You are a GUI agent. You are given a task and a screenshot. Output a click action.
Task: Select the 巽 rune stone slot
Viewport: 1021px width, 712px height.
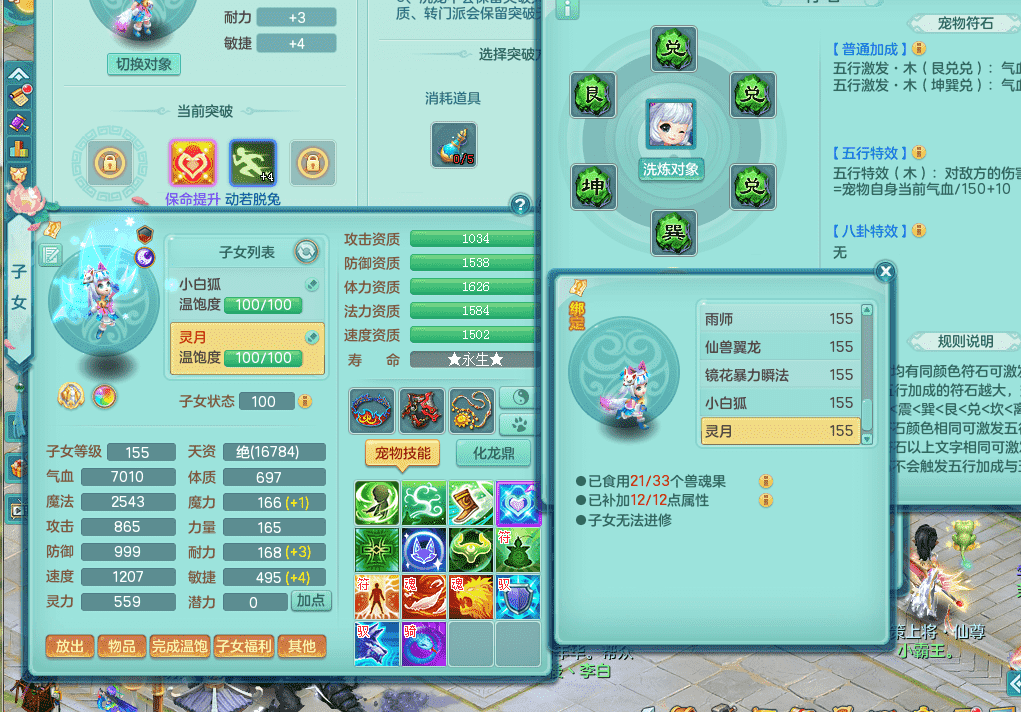674,234
